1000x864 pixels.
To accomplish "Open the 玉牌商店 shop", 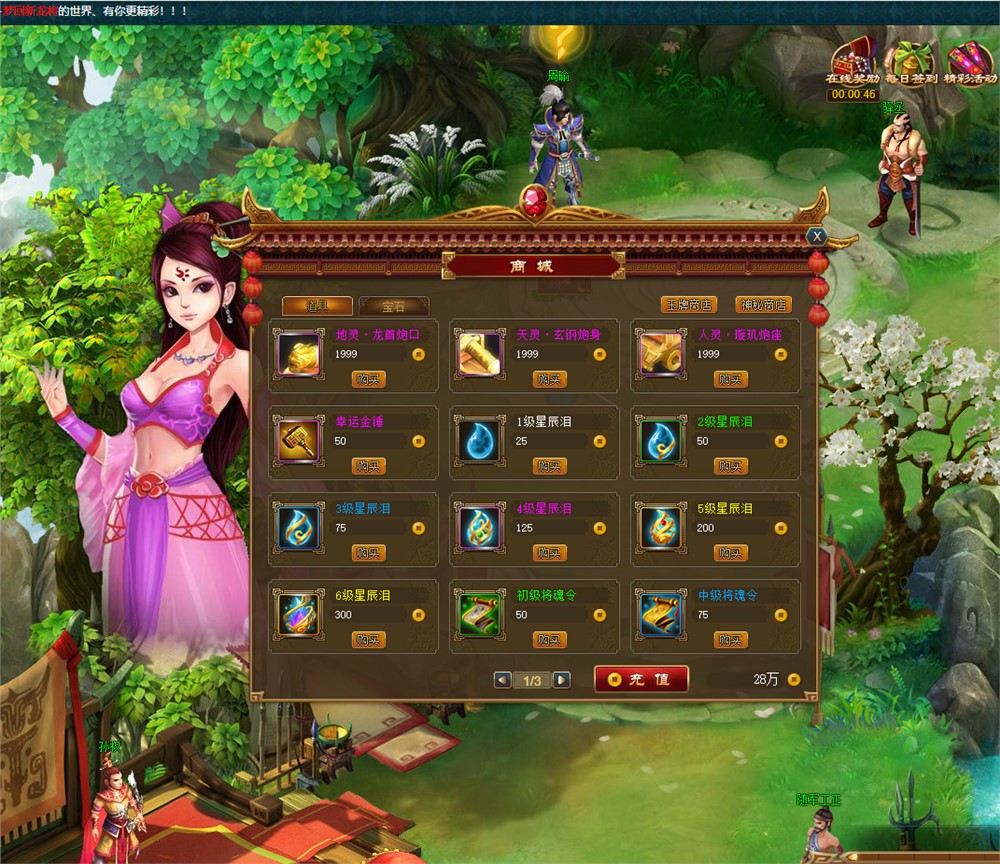I will tap(690, 305).
